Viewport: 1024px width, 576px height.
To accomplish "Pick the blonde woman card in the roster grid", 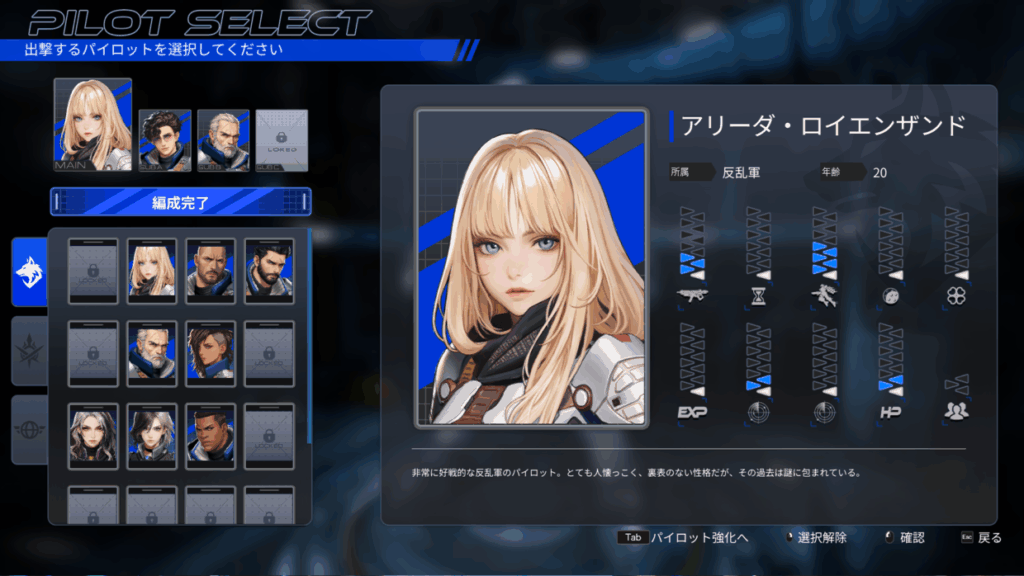I will click(152, 270).
